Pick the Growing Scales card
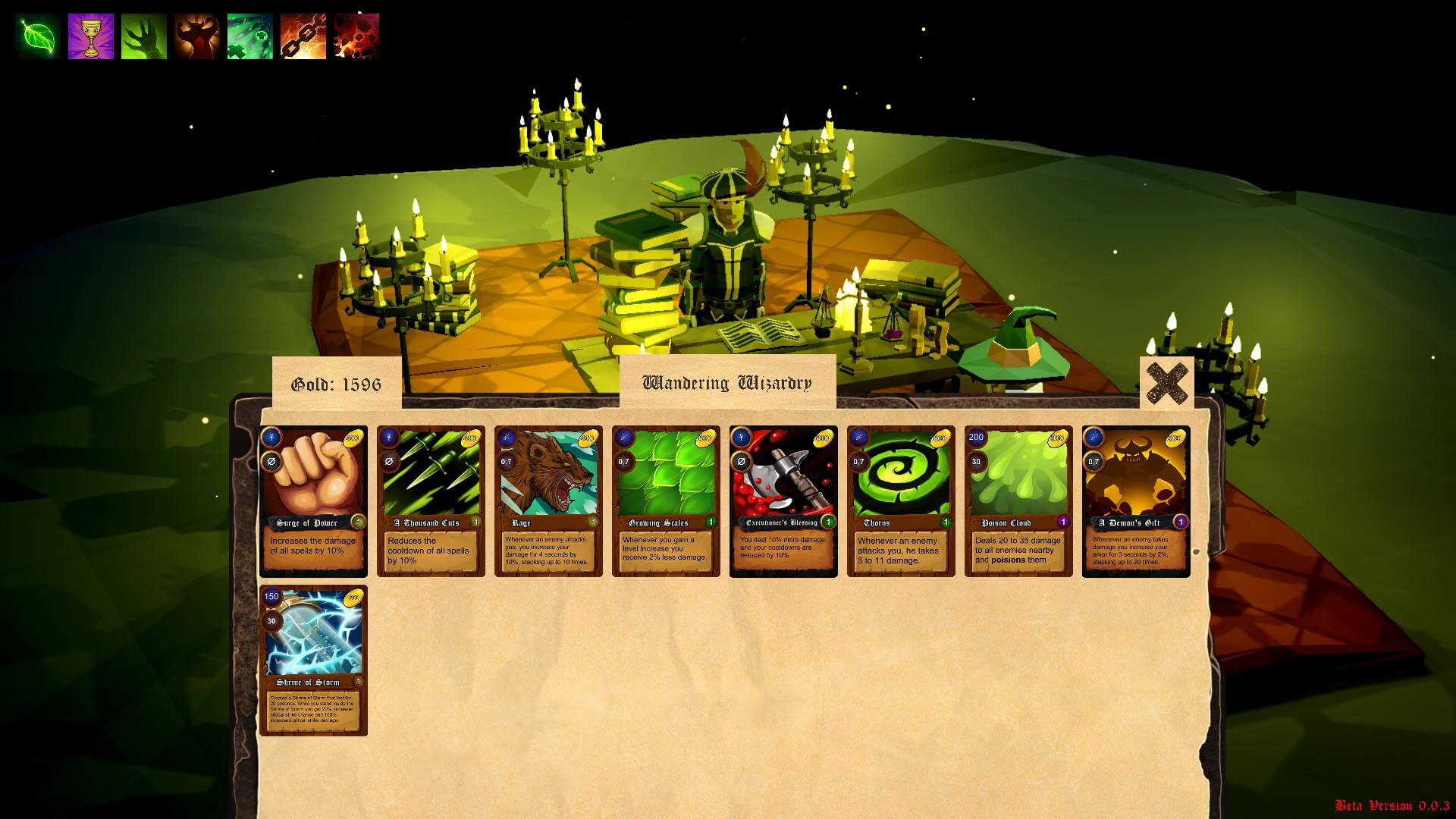Image resolution: width=1456 pixels, height=819 pixels. 666,501
